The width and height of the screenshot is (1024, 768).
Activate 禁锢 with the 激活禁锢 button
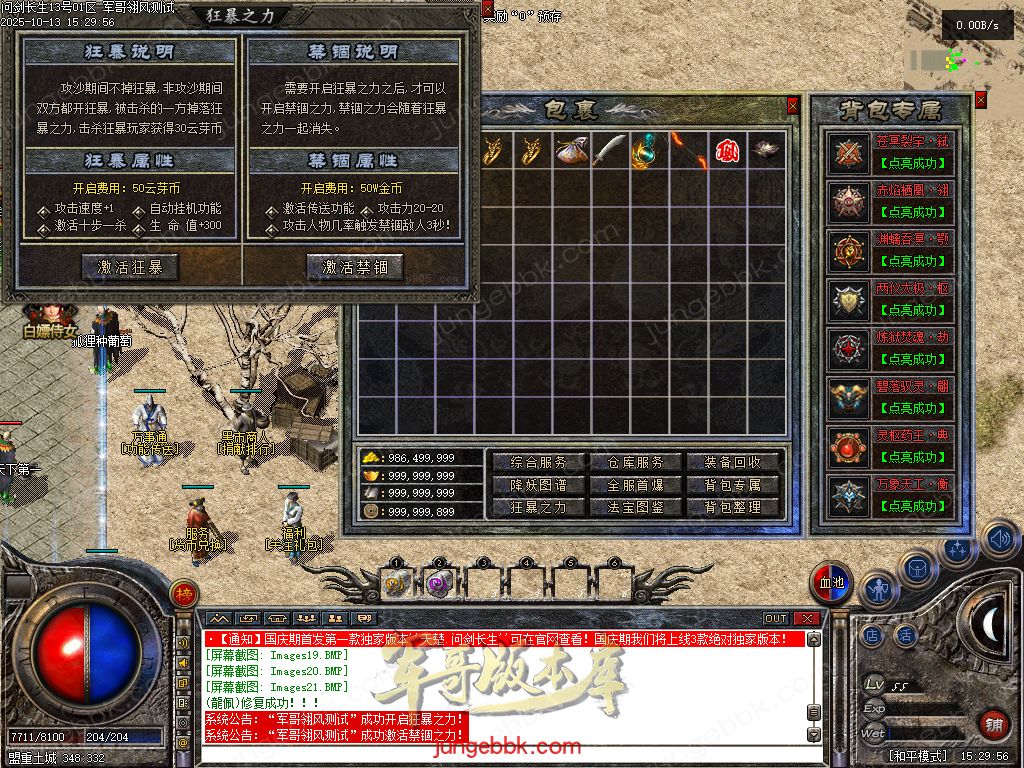(355, 267)
